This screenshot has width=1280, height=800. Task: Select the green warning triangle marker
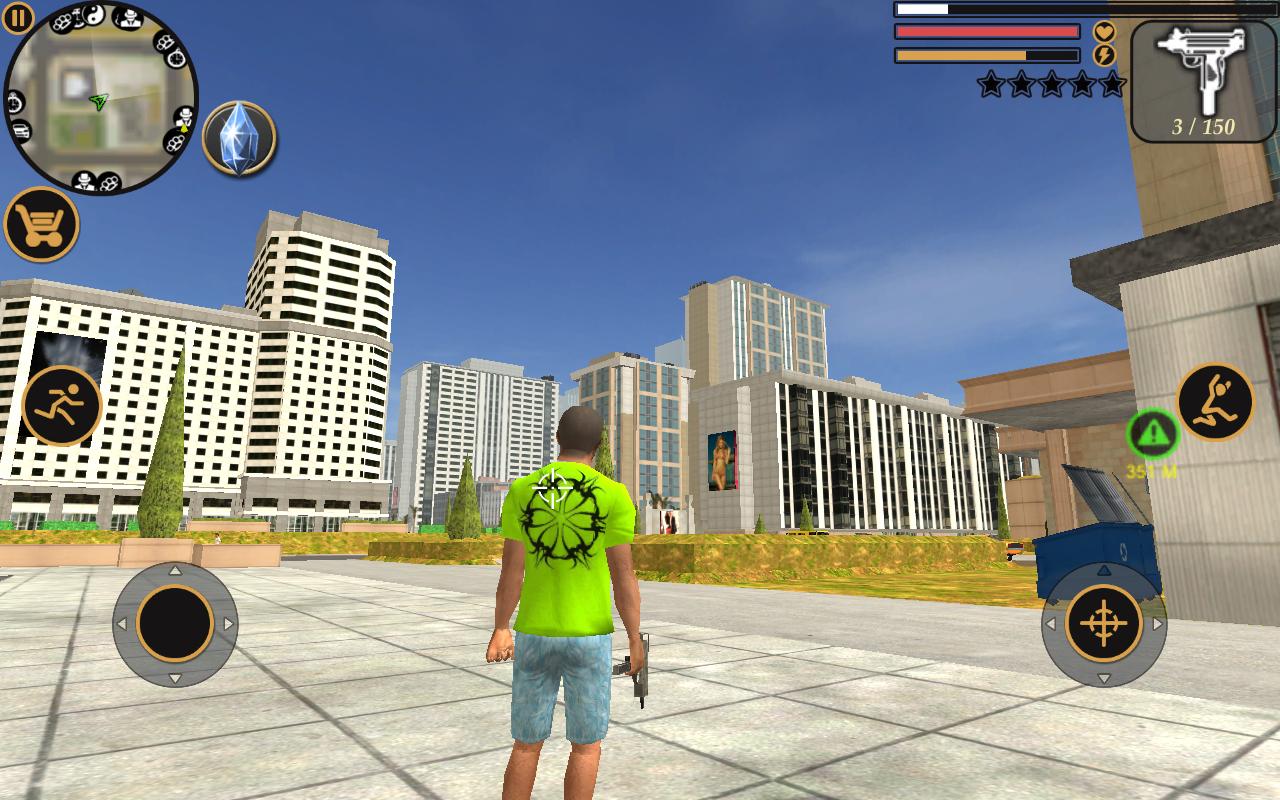tap(1153, 433)
